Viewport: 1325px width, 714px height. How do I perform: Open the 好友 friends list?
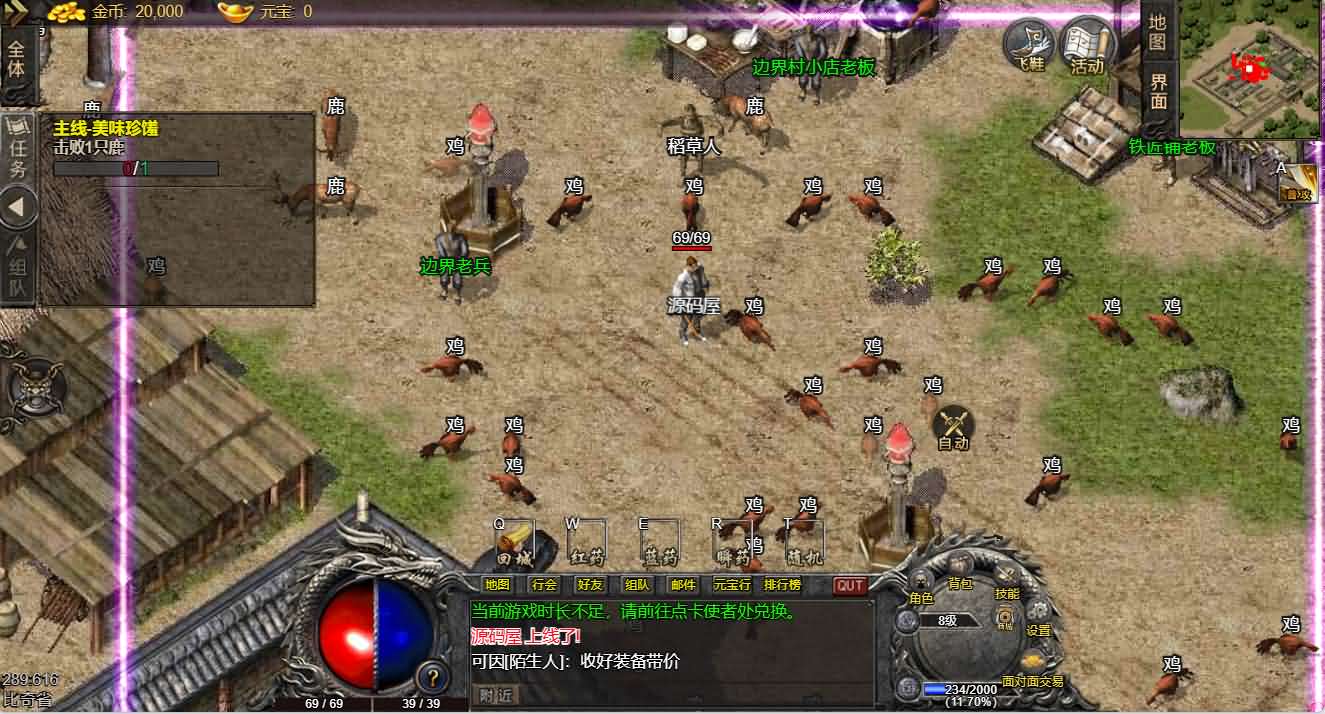coord(590,585)
